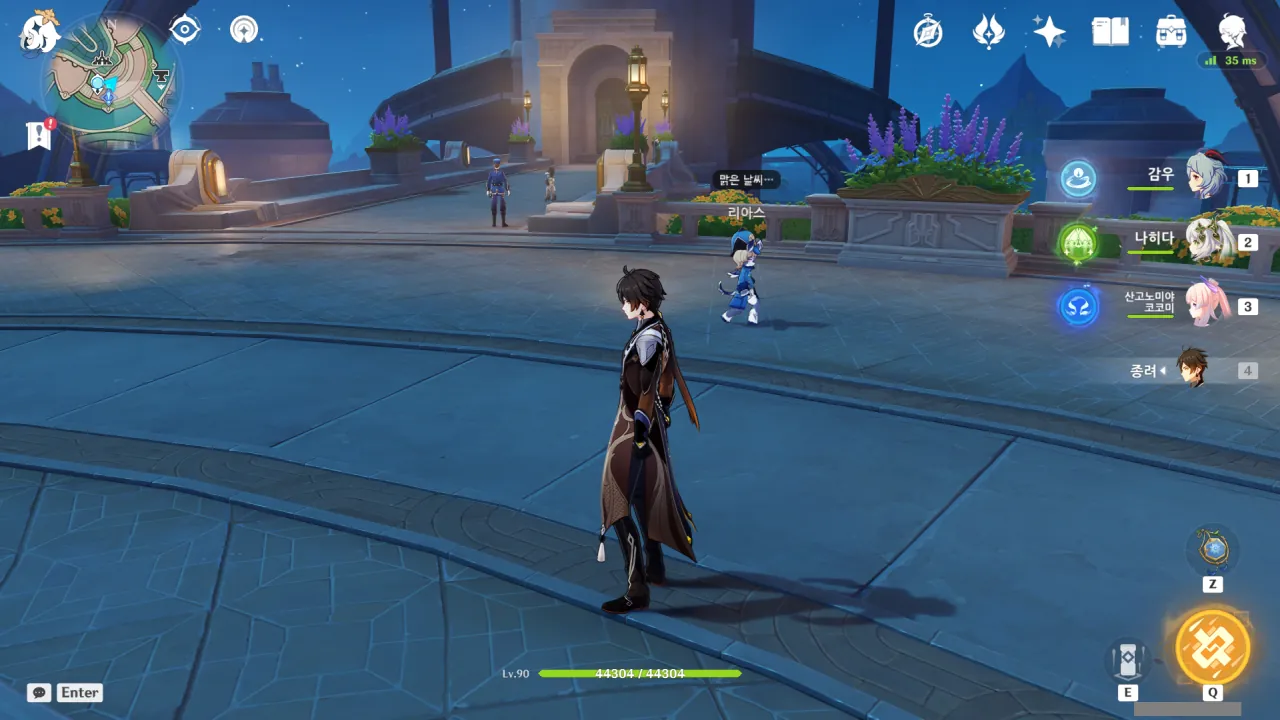Use the Elemental Skill pillar icon
This screenshot has width=1280, height=720.
[x=1127, y=659]
